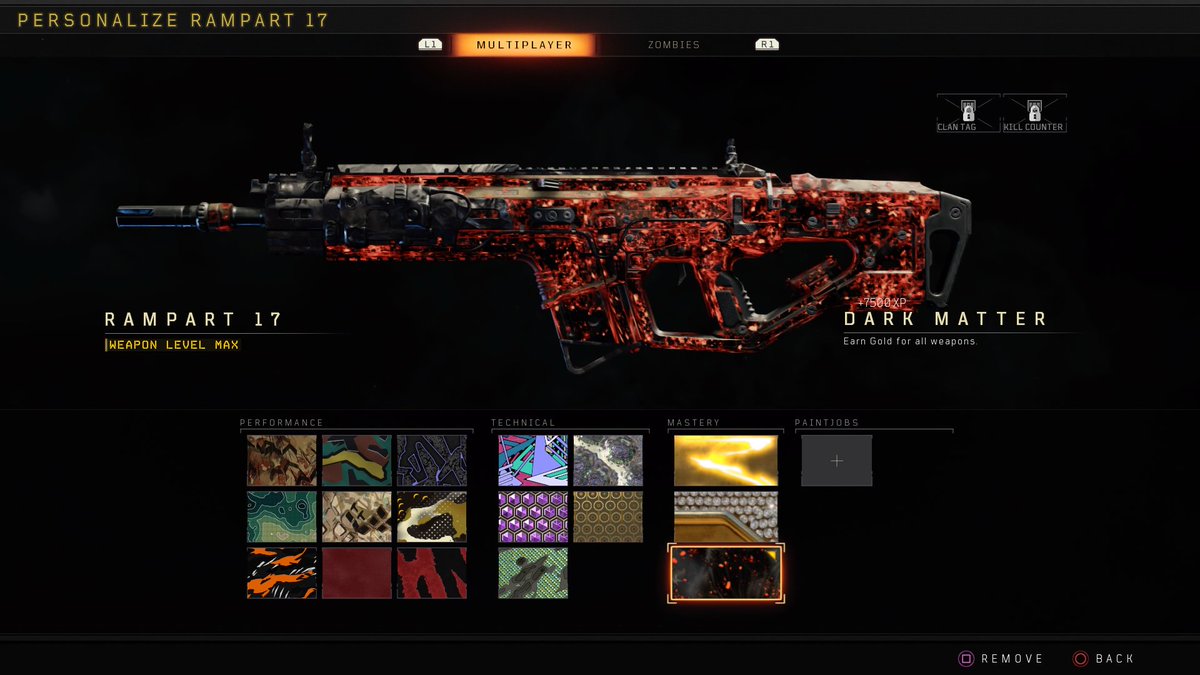Pick the orange tiger stripe camo
Image resolution: width=1200 pixels, height=675 pixels.
coord(282,573)
